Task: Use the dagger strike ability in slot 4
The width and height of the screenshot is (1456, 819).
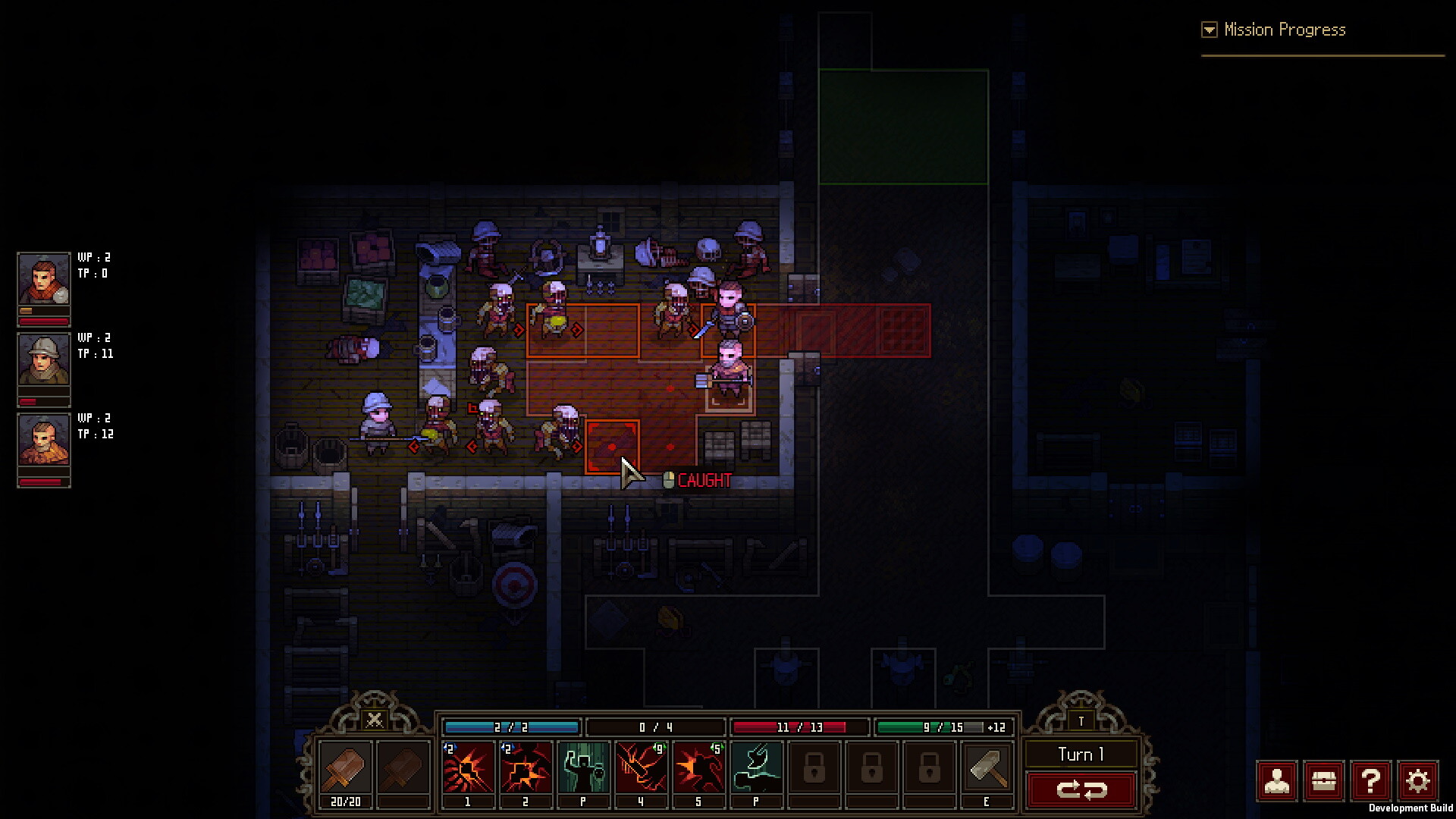Action: pos(641,768)
